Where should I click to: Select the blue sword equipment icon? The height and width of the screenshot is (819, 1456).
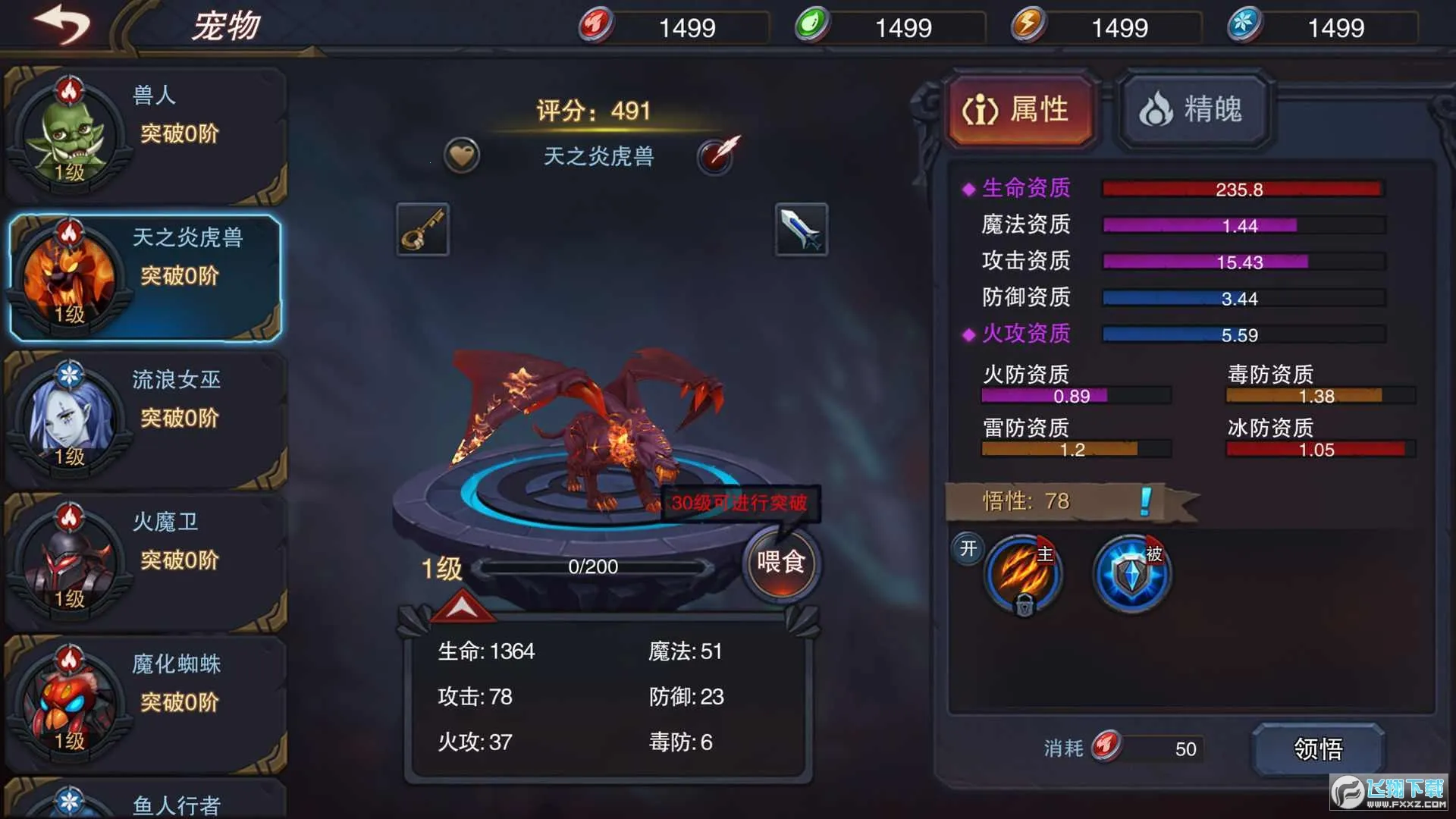click(800, 228)
